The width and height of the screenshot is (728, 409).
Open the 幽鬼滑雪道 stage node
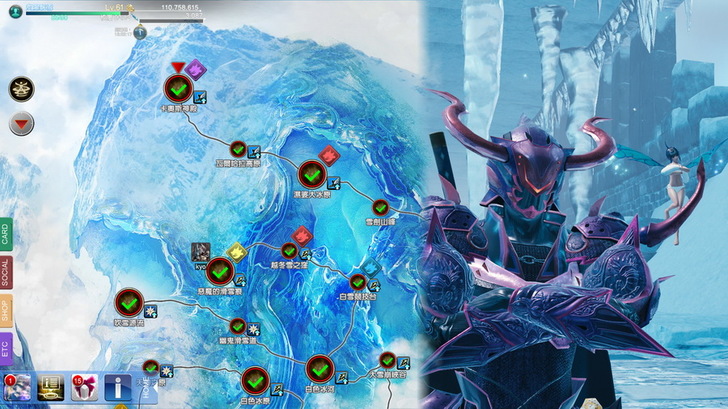tap(238, 326)
